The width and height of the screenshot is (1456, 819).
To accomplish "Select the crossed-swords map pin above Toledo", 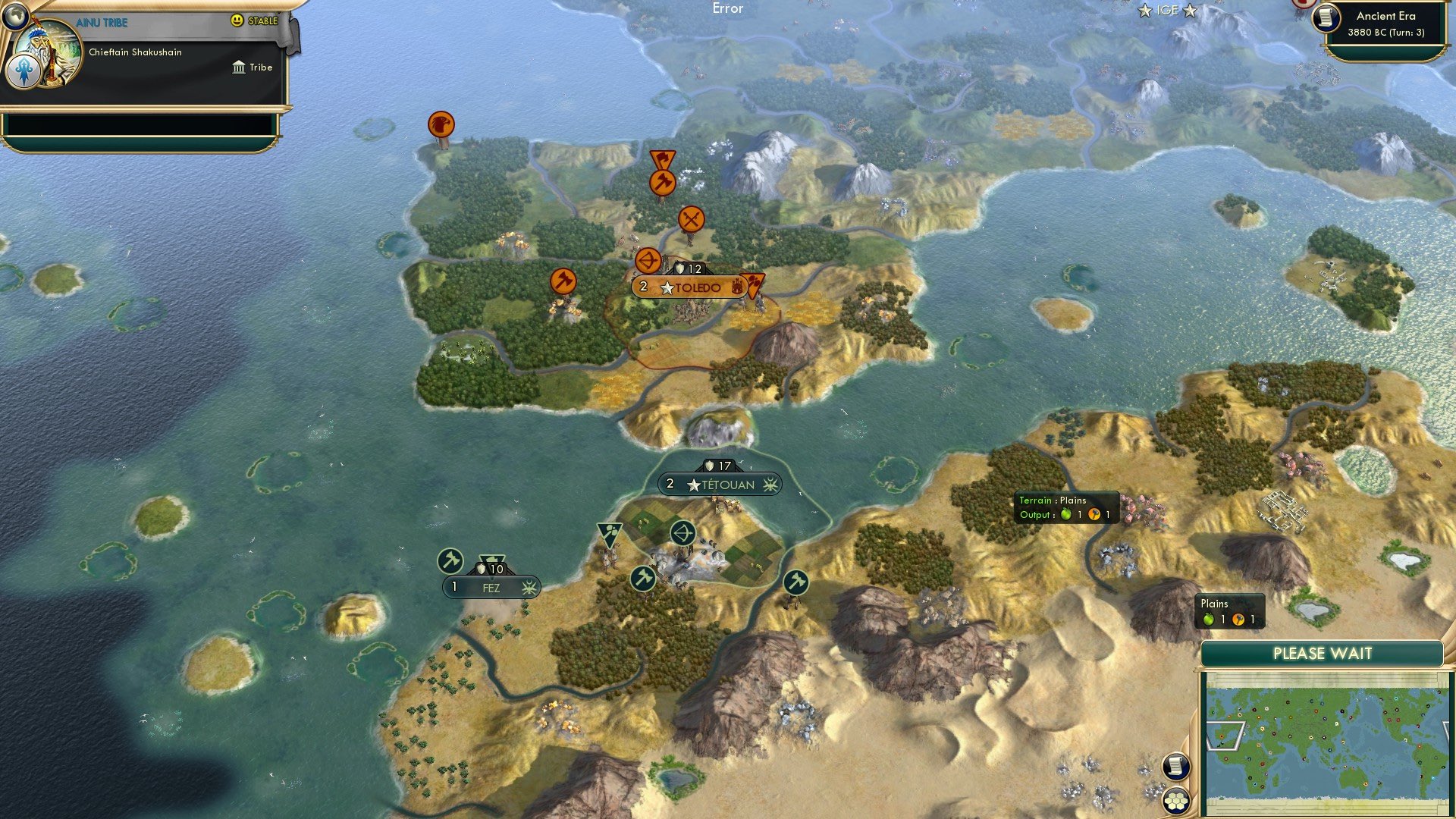I will 690,218.
